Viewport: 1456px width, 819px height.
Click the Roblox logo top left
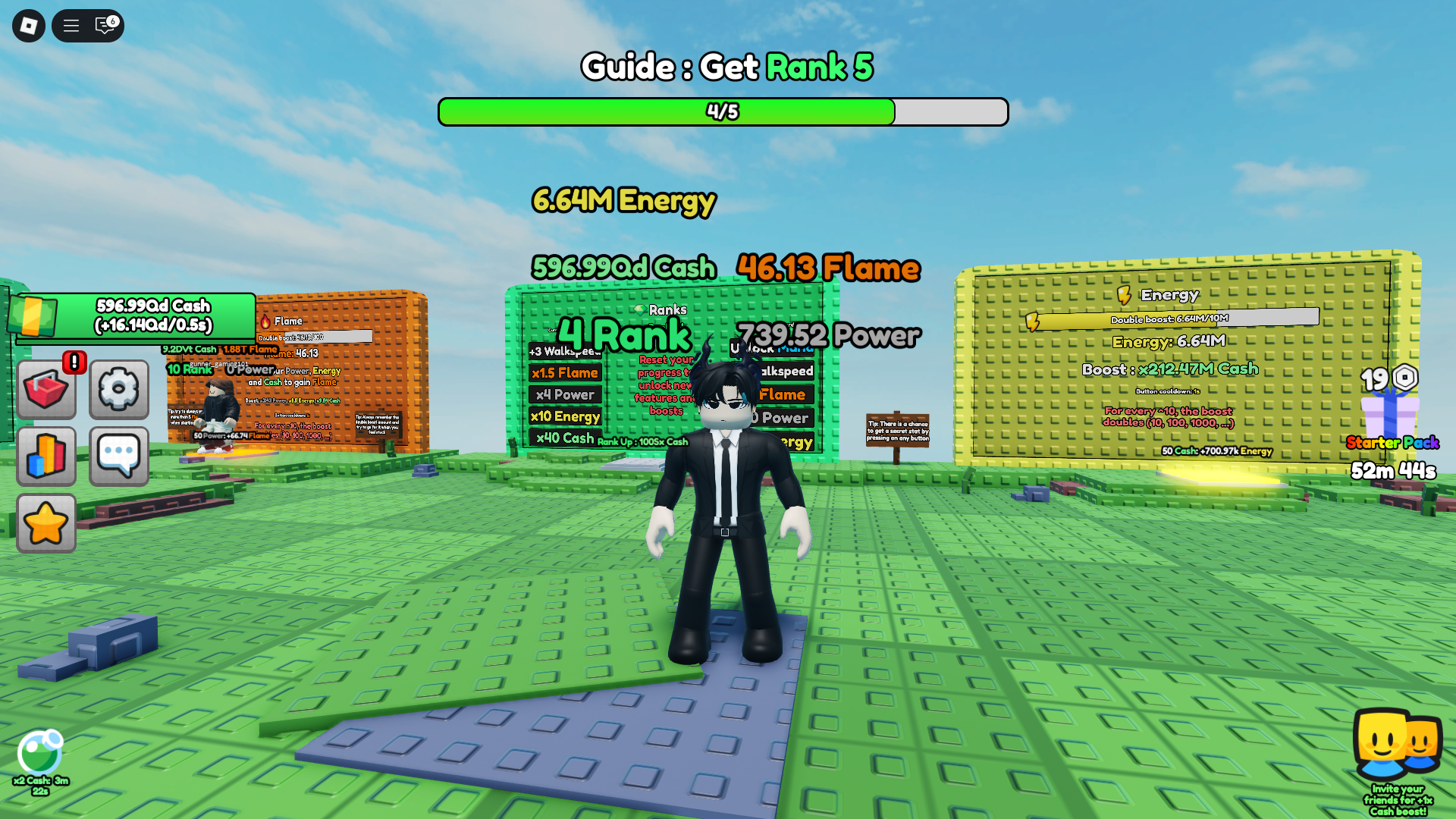[28, 26]
